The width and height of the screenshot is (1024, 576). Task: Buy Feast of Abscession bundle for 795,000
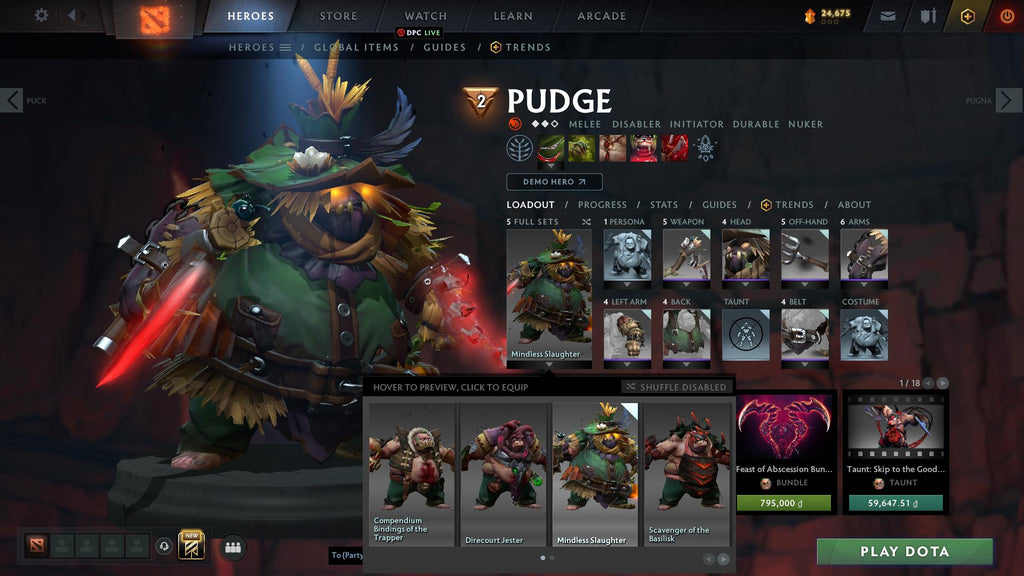pyautogui.click(x=784, y=503)
